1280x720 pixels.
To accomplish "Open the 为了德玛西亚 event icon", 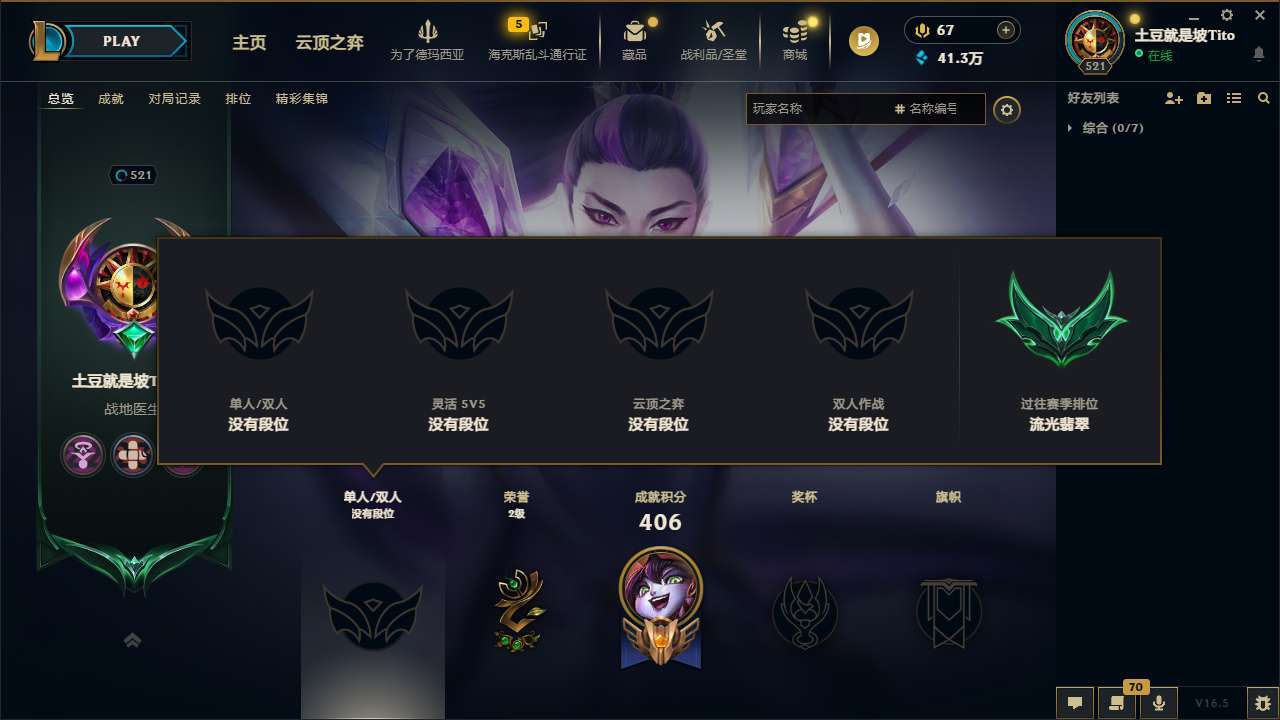I will click(428, 33).
